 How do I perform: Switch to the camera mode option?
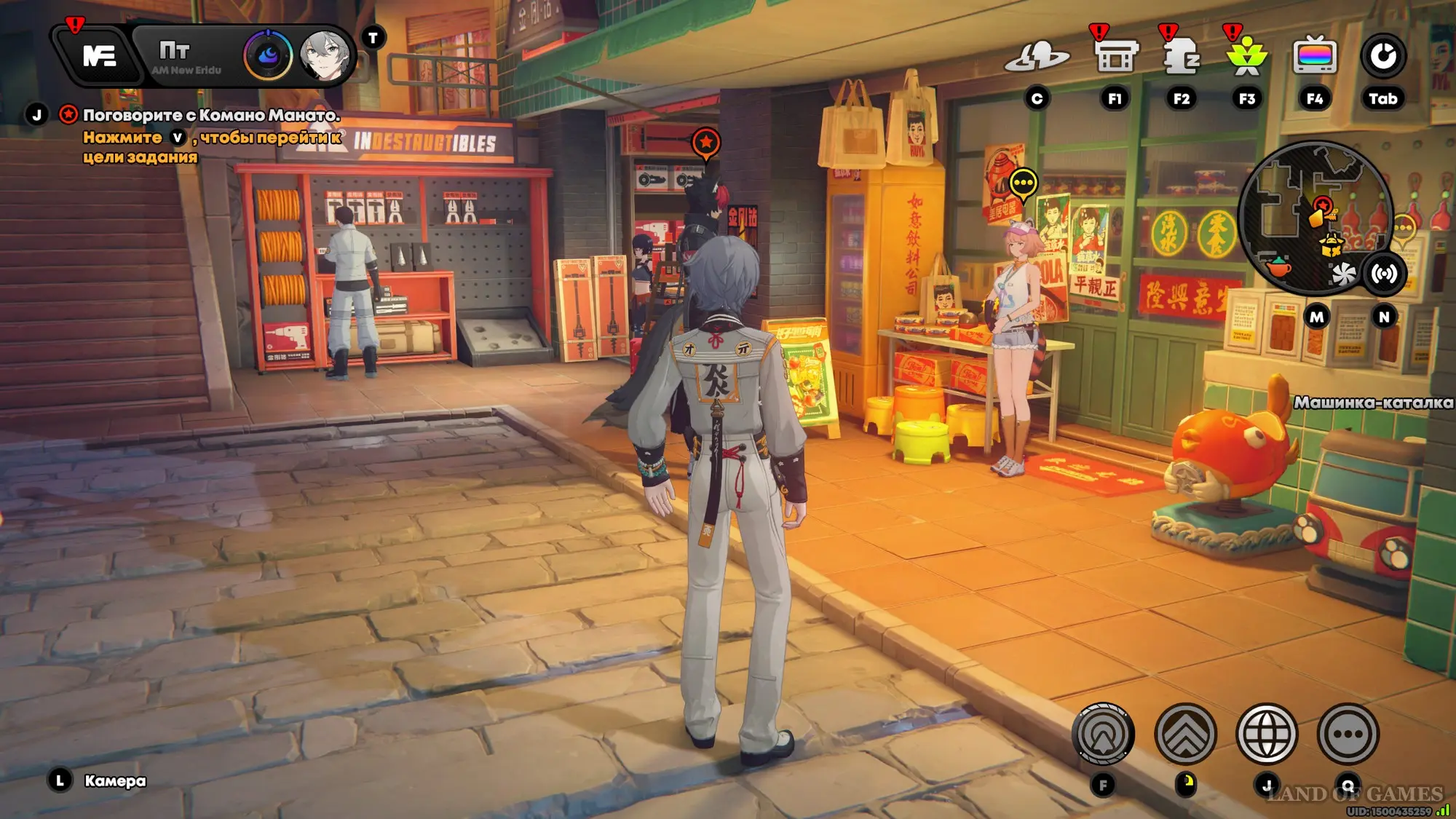[x=114, y=781]
